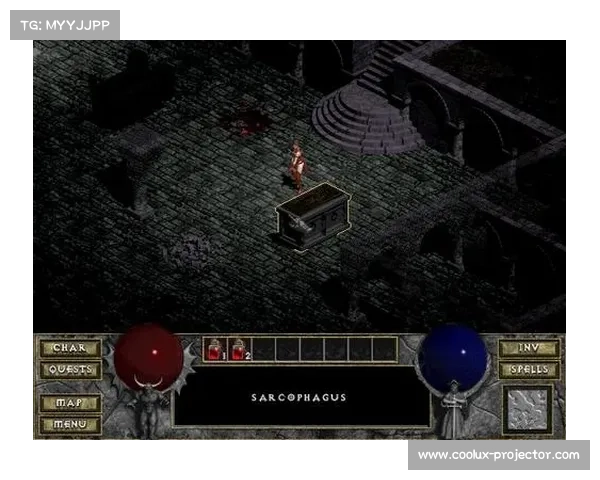Viewport: 600px width, 480px height.
Task: Open the CHAR character panel
Action: pyautogui.click(x=69, y=349)
